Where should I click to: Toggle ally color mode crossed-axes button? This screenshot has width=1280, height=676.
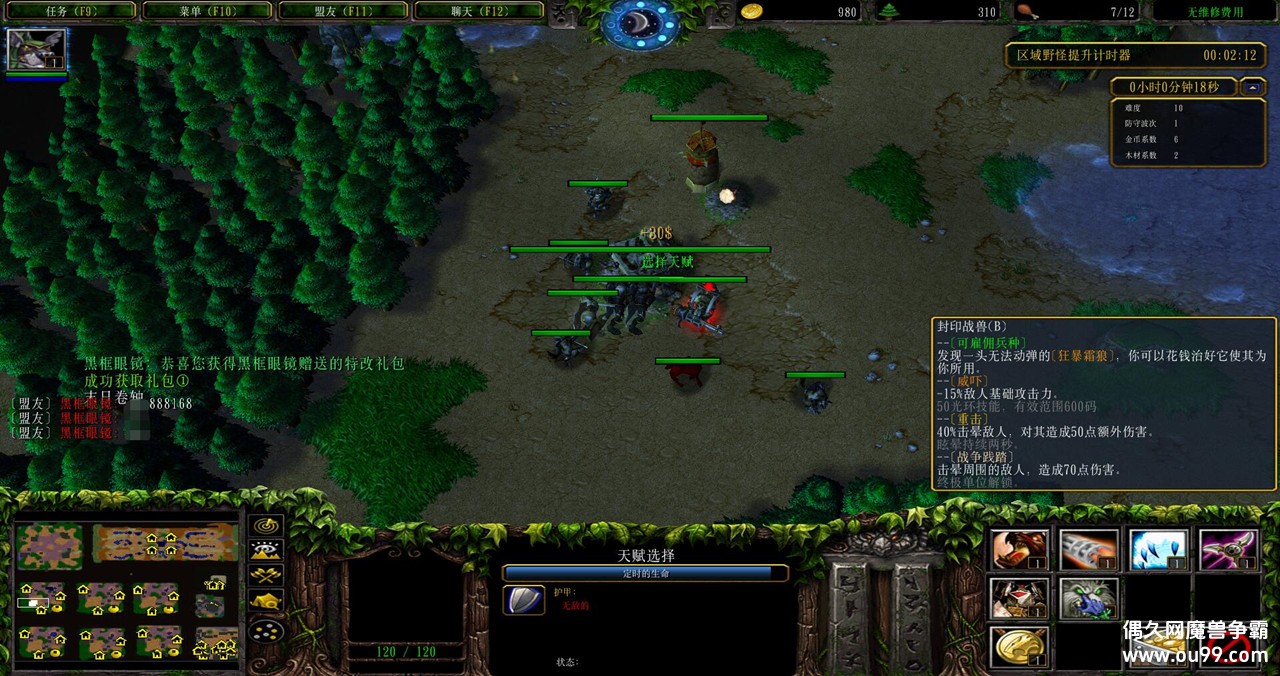(265, 576)
